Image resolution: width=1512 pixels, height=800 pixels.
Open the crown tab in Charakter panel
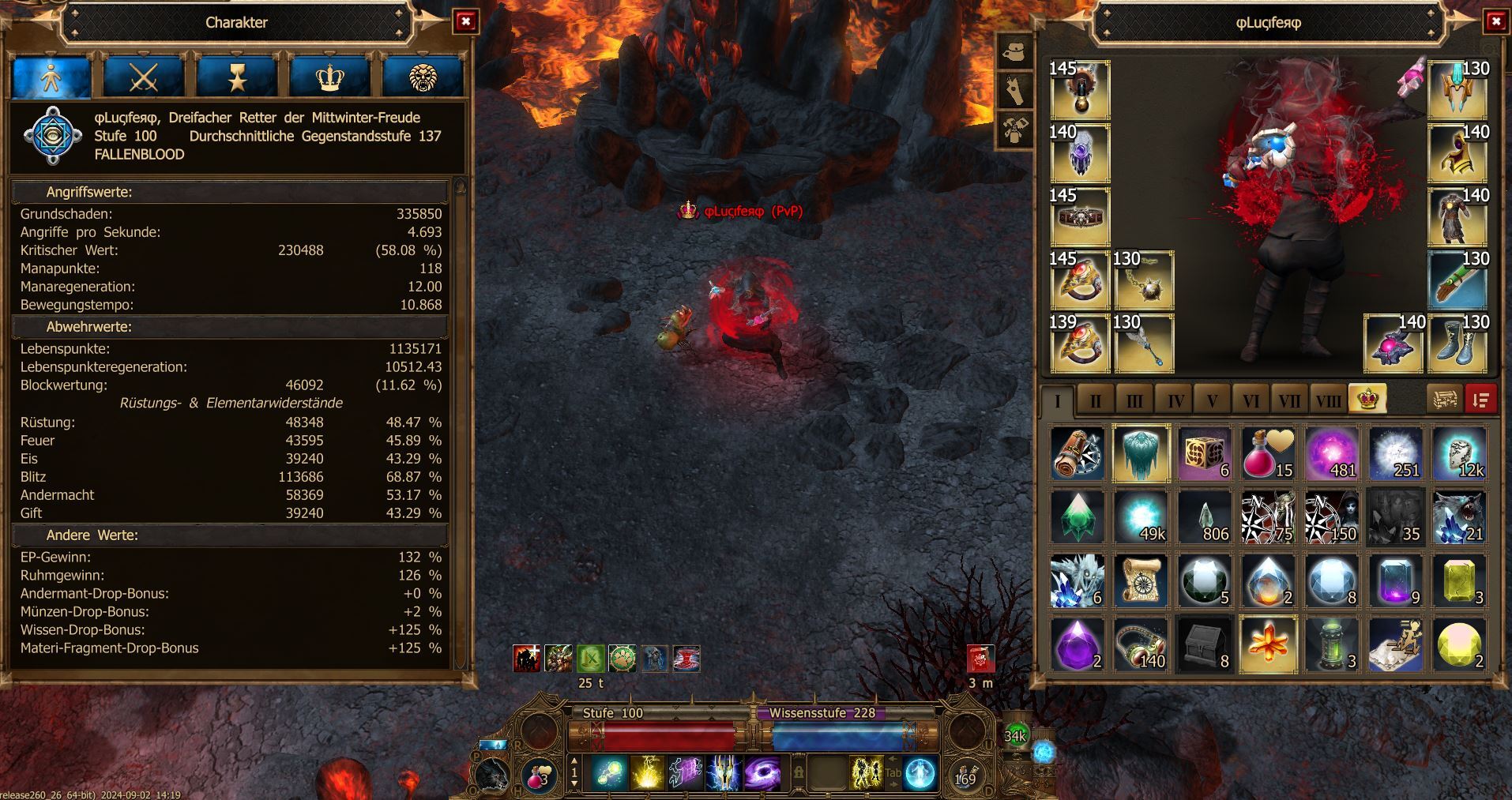[x=330, y=77]
